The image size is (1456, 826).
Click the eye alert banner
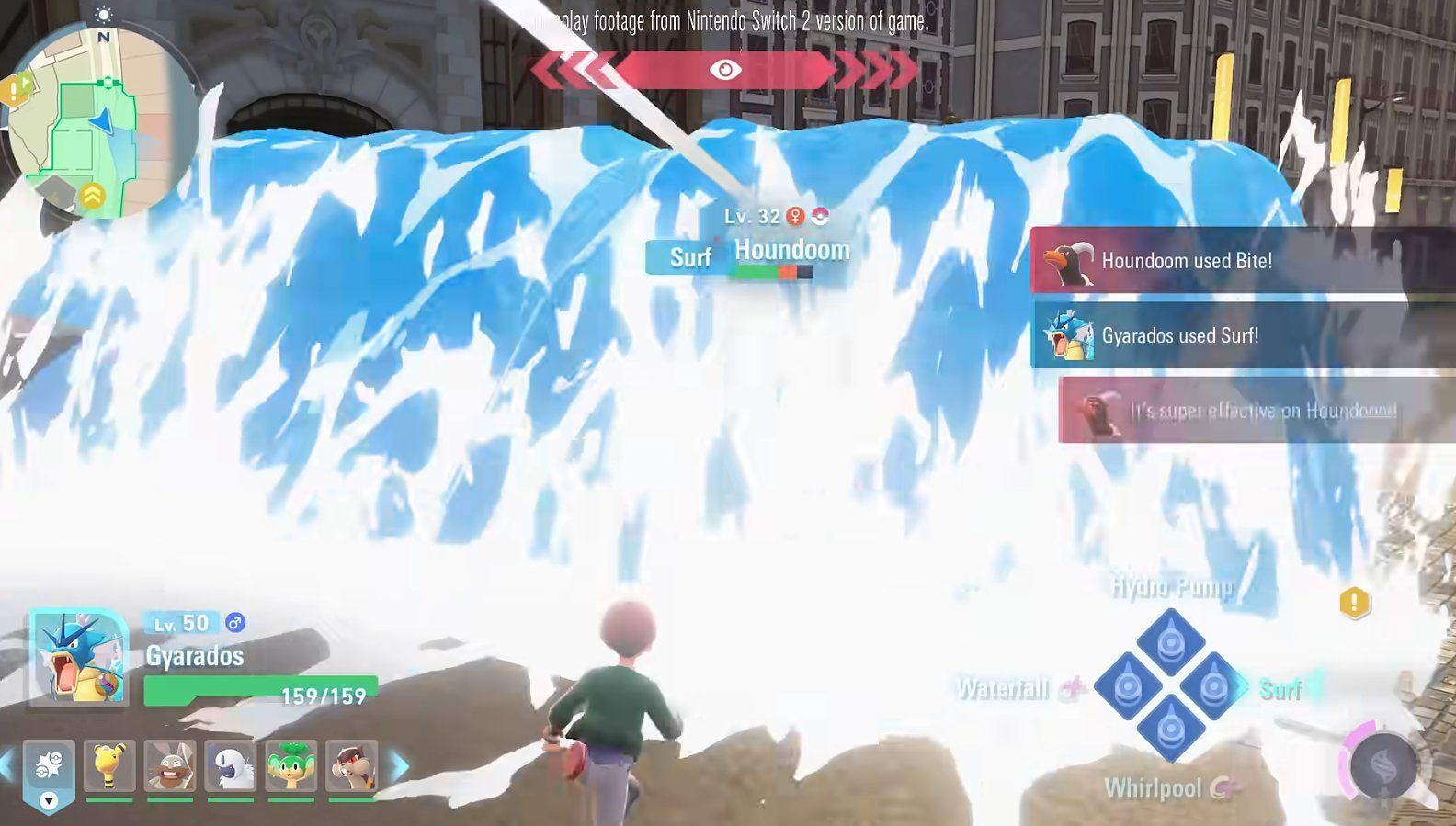(724, 70)
